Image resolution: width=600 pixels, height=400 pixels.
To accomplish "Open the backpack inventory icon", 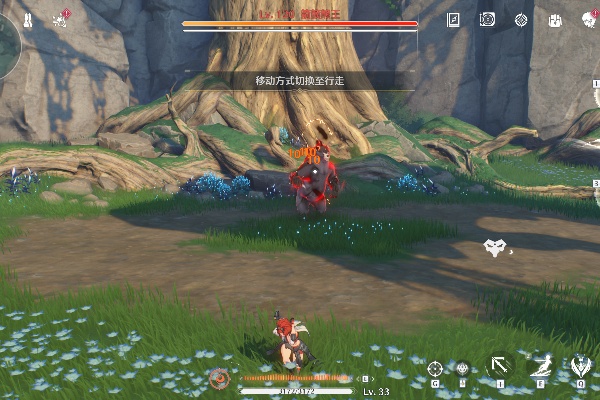I will 555,20.
